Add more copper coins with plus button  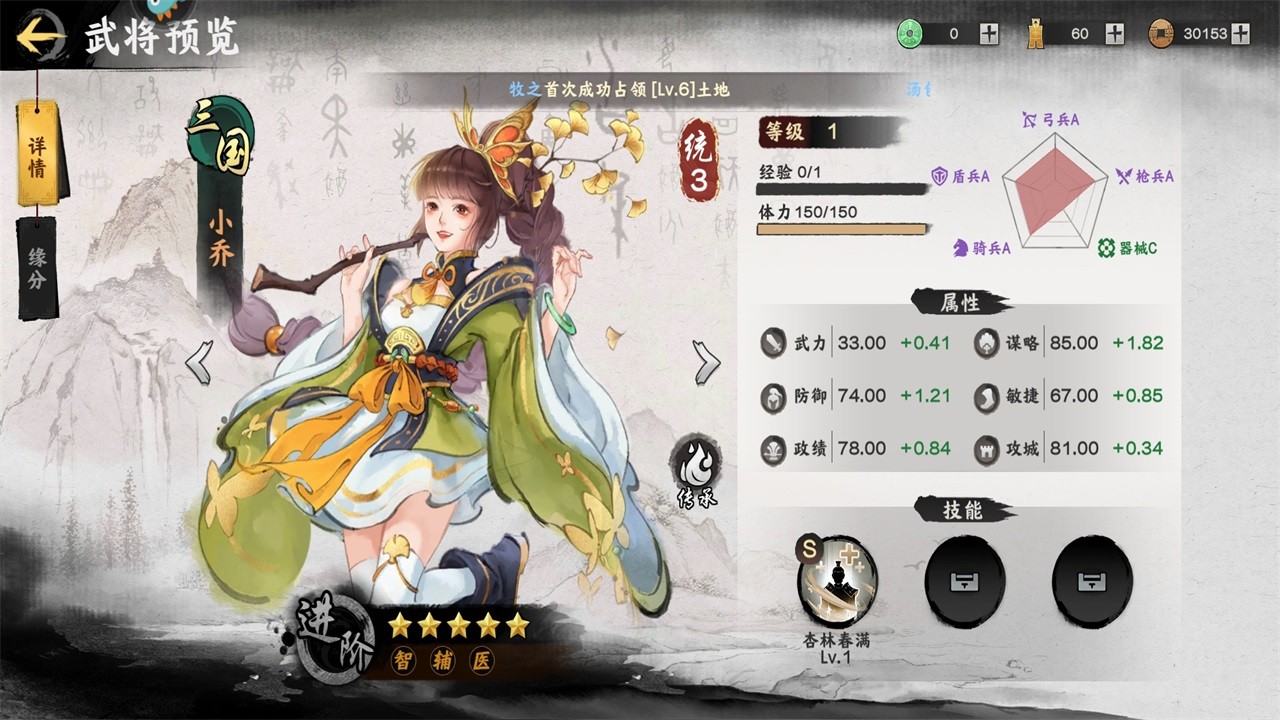1241,34
